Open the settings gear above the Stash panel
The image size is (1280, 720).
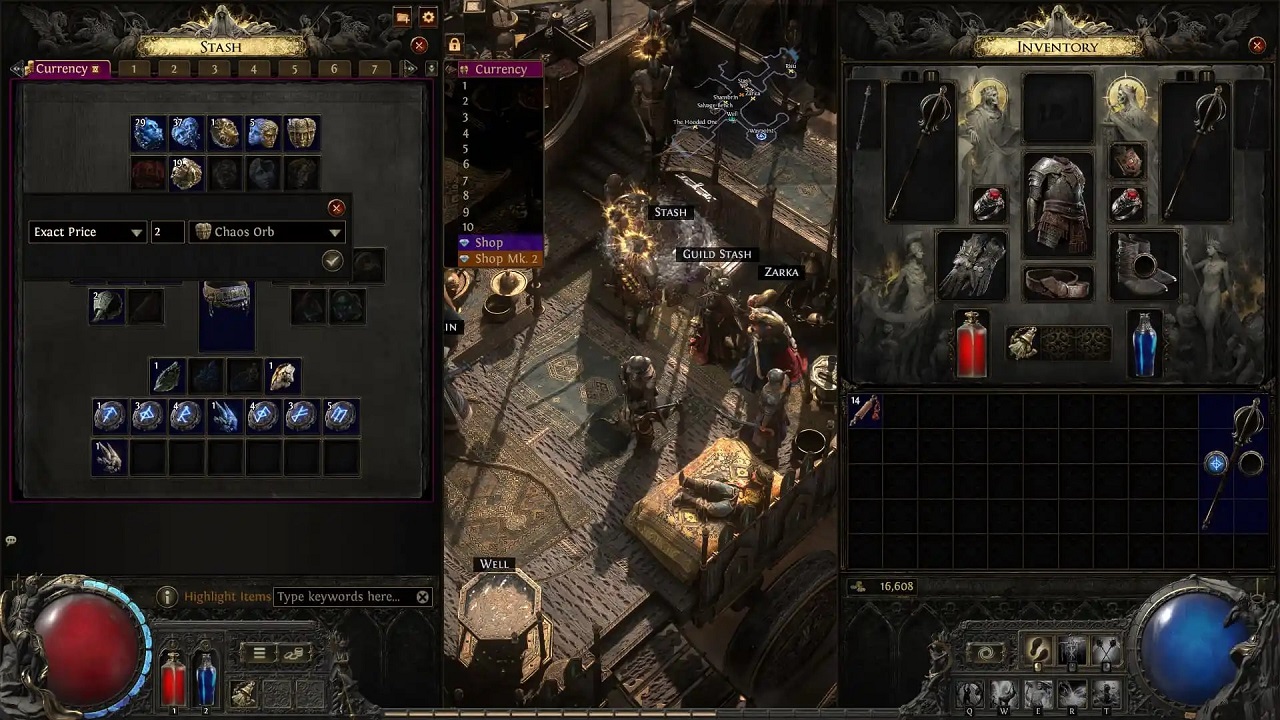click(x=428, y=17)
